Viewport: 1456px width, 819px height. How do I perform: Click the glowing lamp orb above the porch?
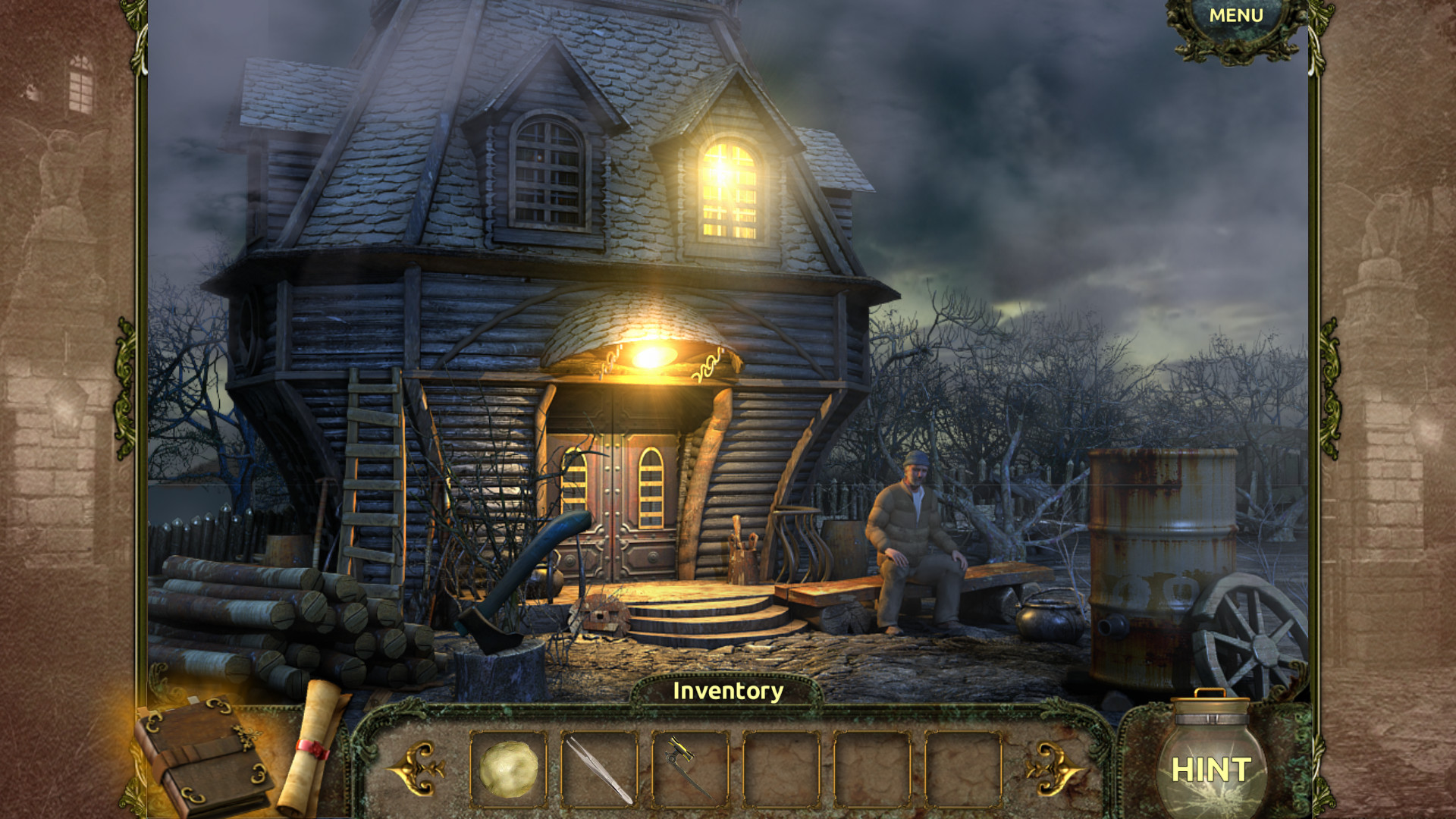[x=654, y=355]
